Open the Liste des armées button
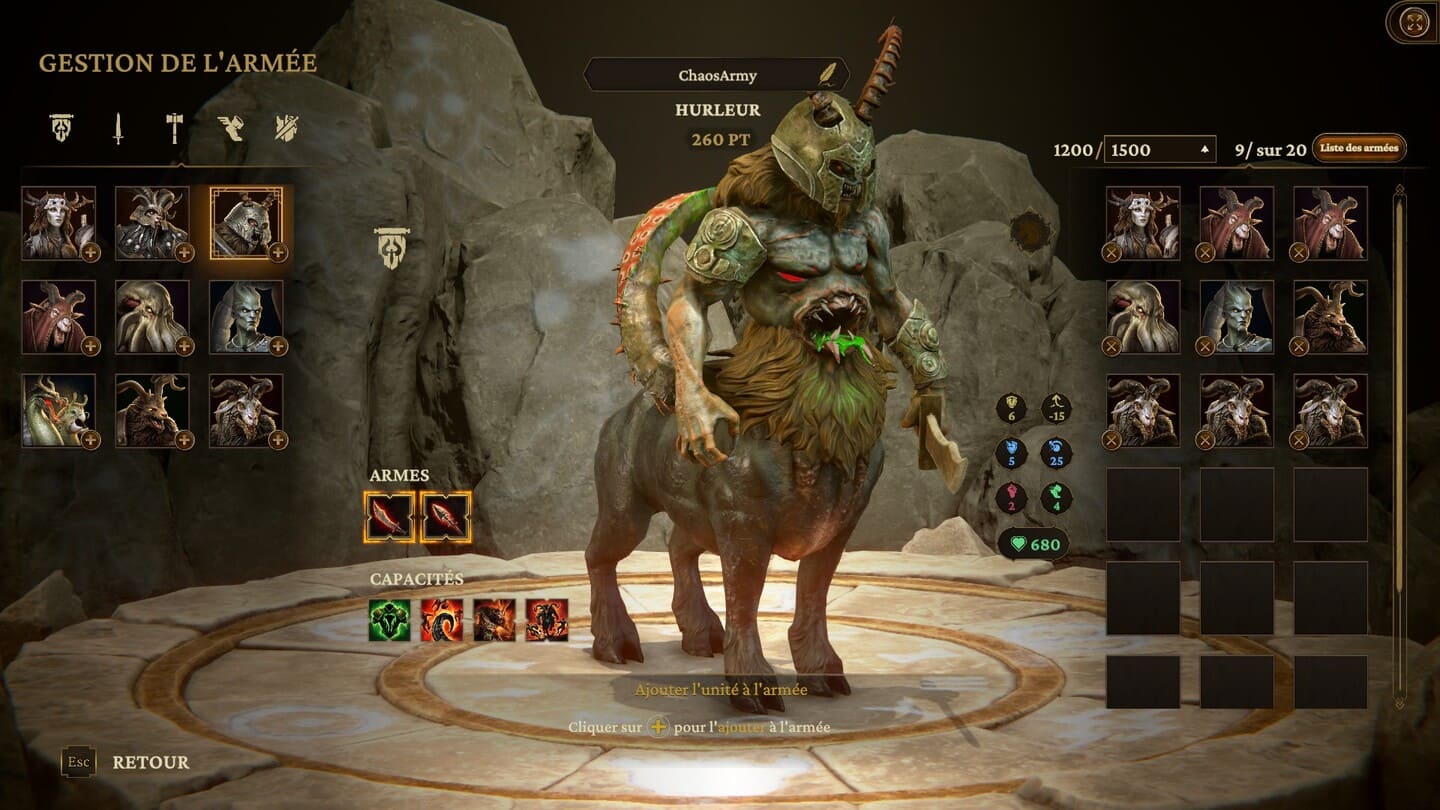1440x810 pixels. click(x=1359, y=148)
